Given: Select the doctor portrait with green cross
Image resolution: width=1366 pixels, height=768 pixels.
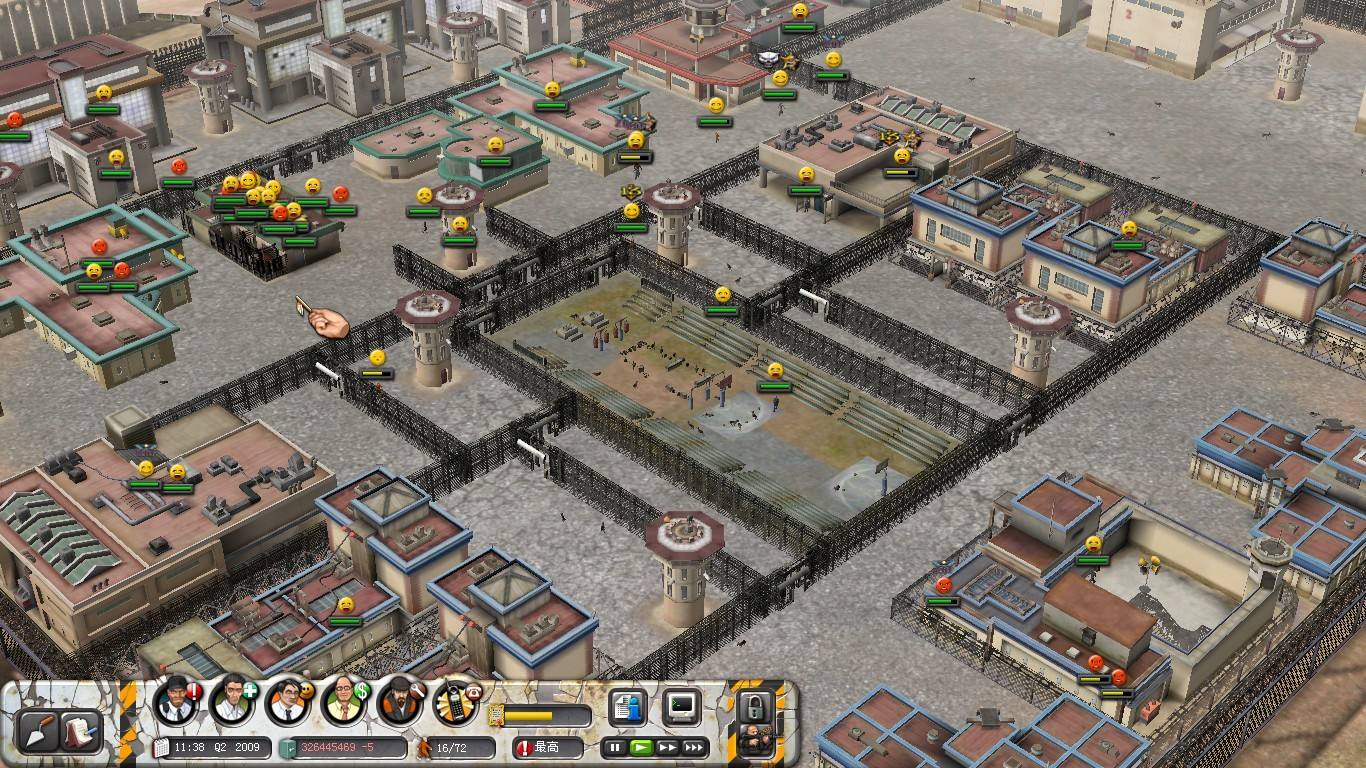Looking at the screenshot, I should tap(232, 702).
